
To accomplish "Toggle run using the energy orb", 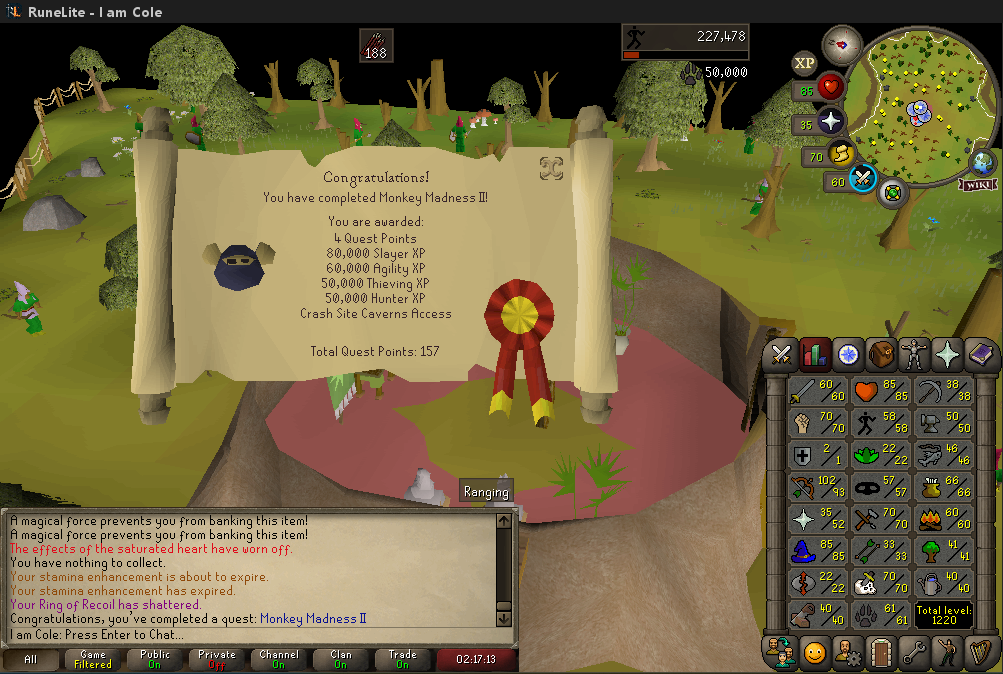I will 843,155.
